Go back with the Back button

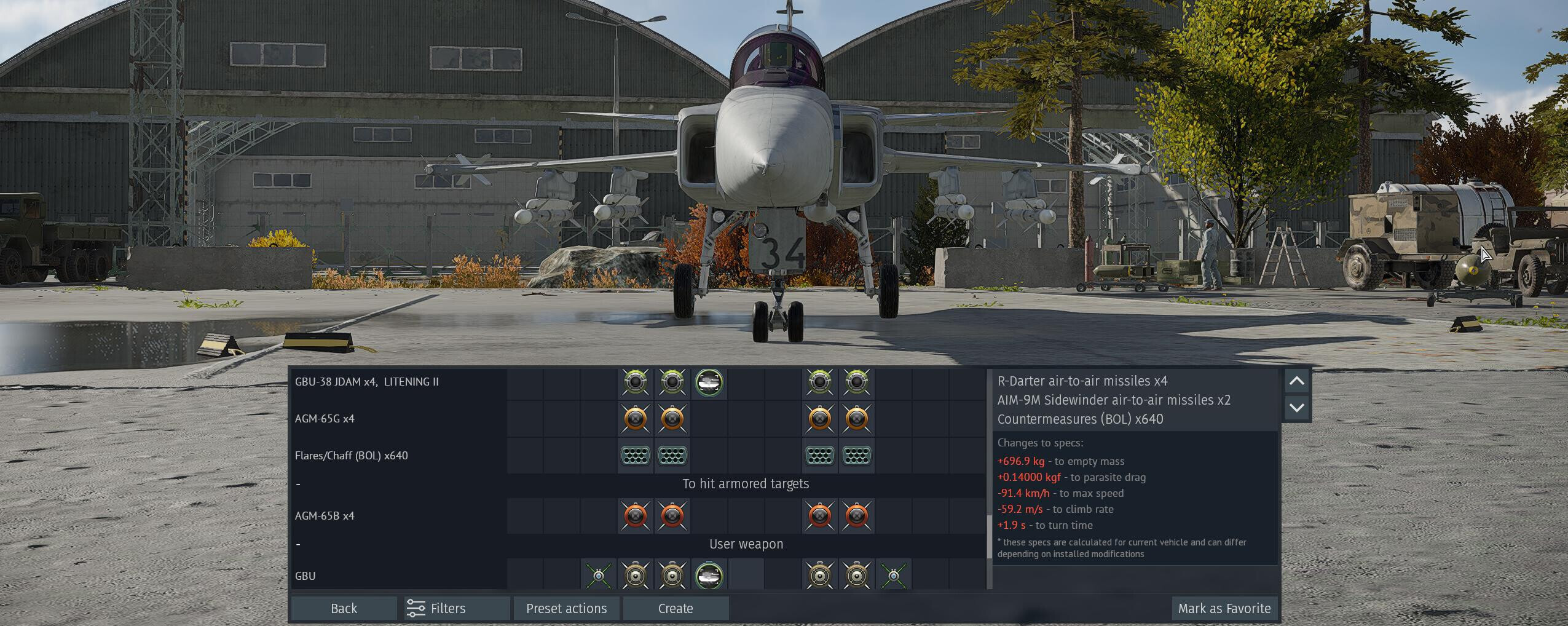coord(344,608)
